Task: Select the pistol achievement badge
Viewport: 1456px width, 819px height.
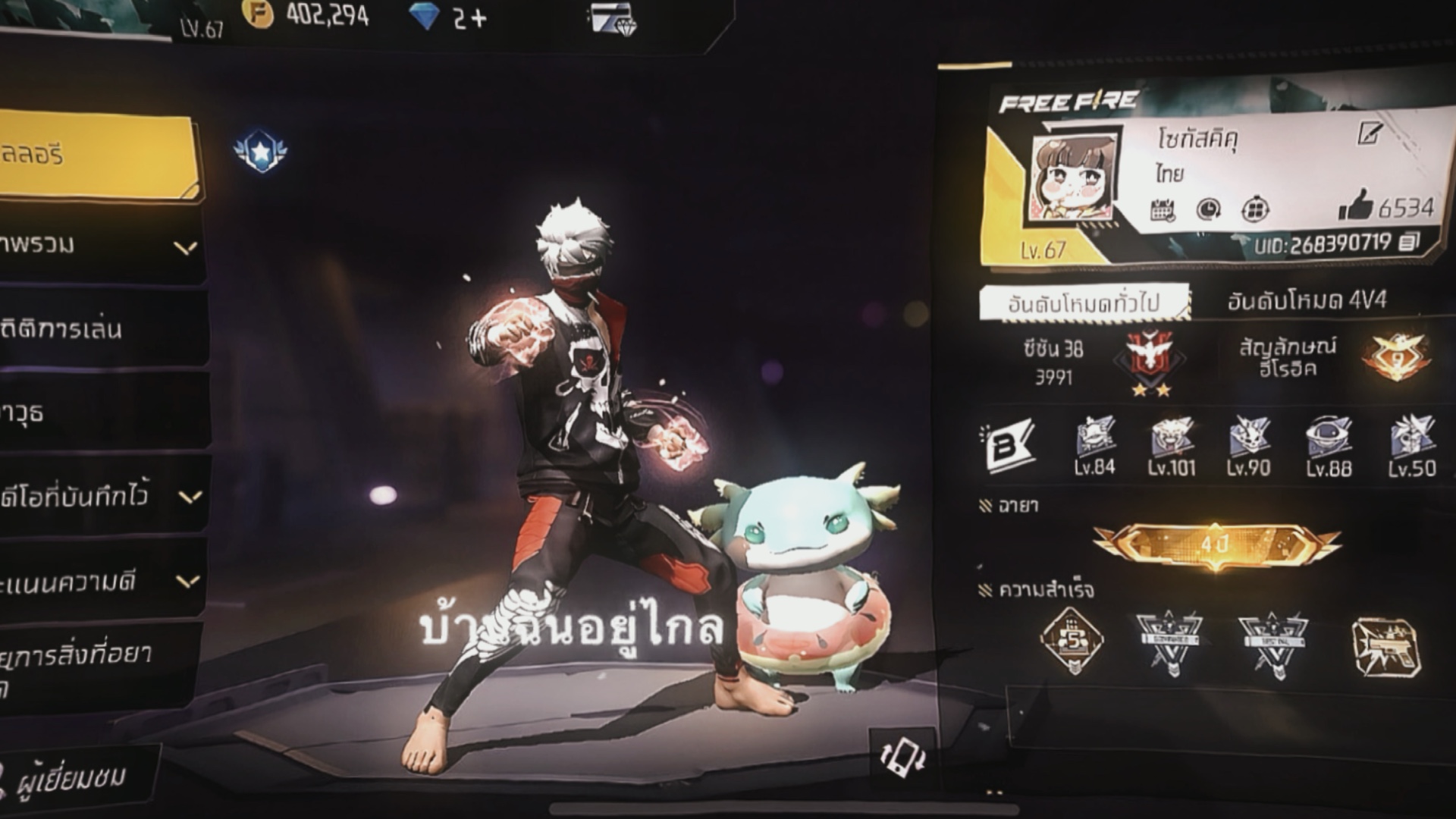Action: tap(1385, 647)
